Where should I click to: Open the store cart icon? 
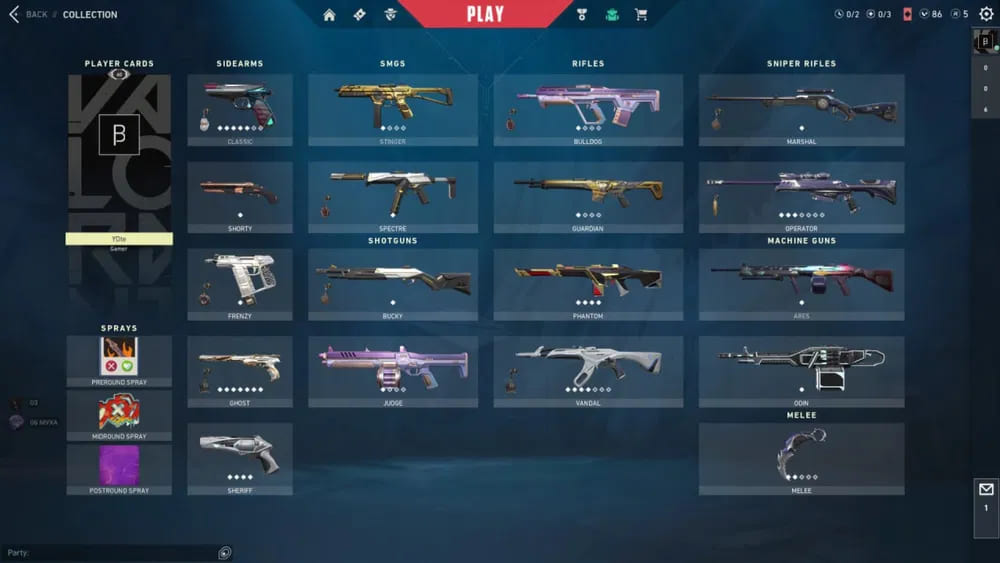(x=641, y=14)
